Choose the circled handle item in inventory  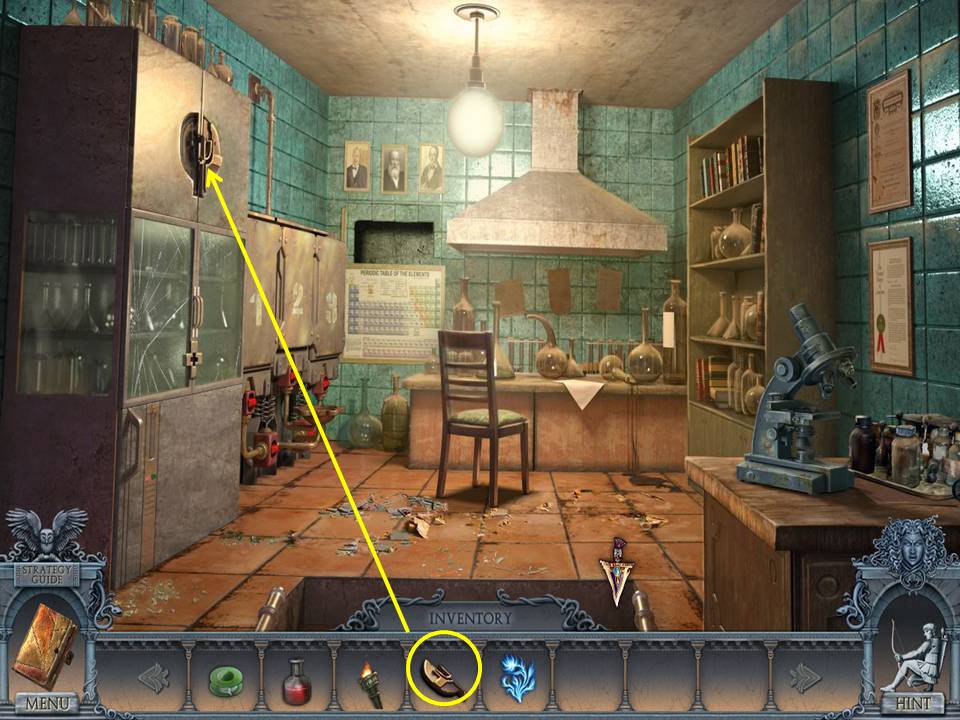coord(443,675)
